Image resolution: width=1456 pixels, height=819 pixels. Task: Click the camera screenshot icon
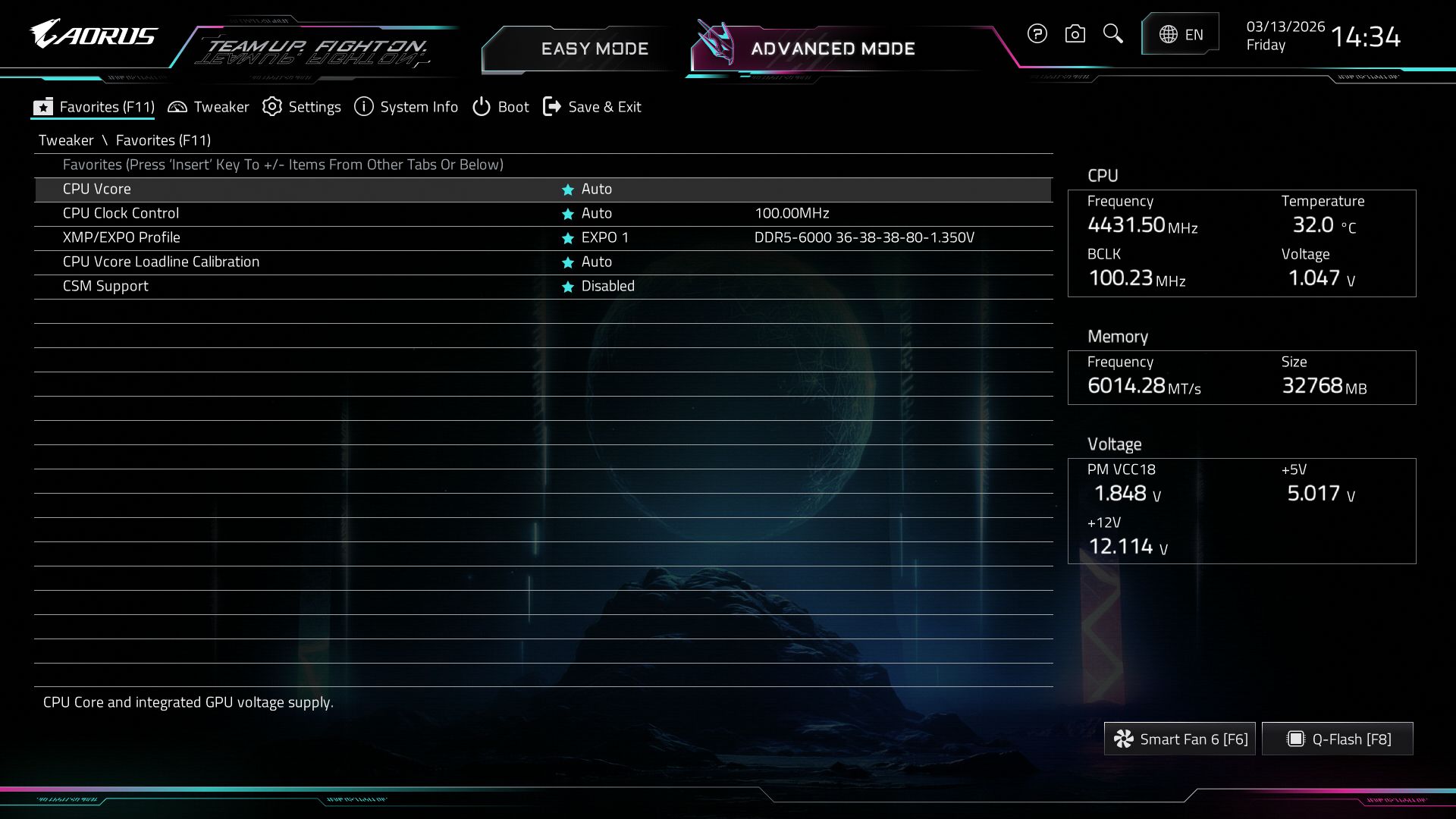click(1075, 33)
